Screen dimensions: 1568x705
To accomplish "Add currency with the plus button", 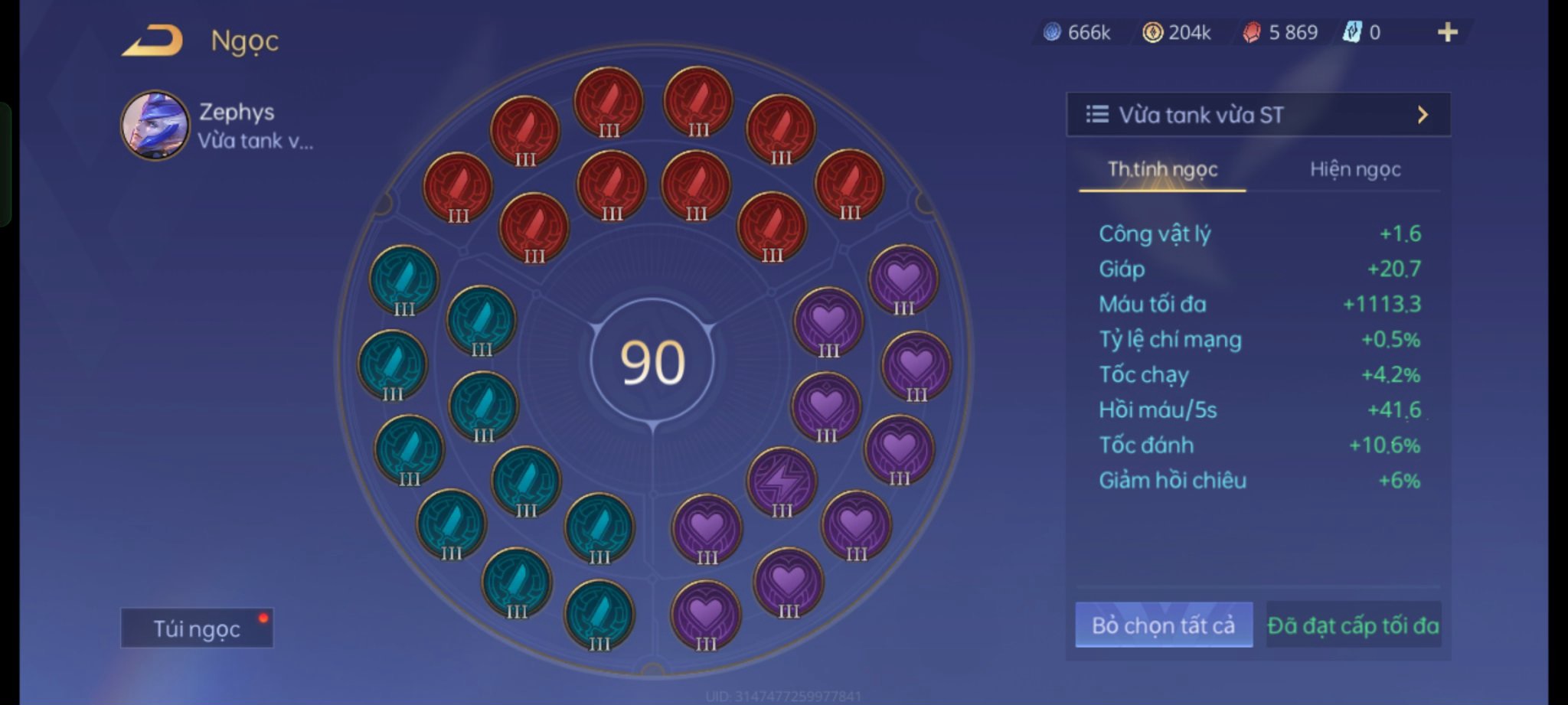I will (1447, 32).
